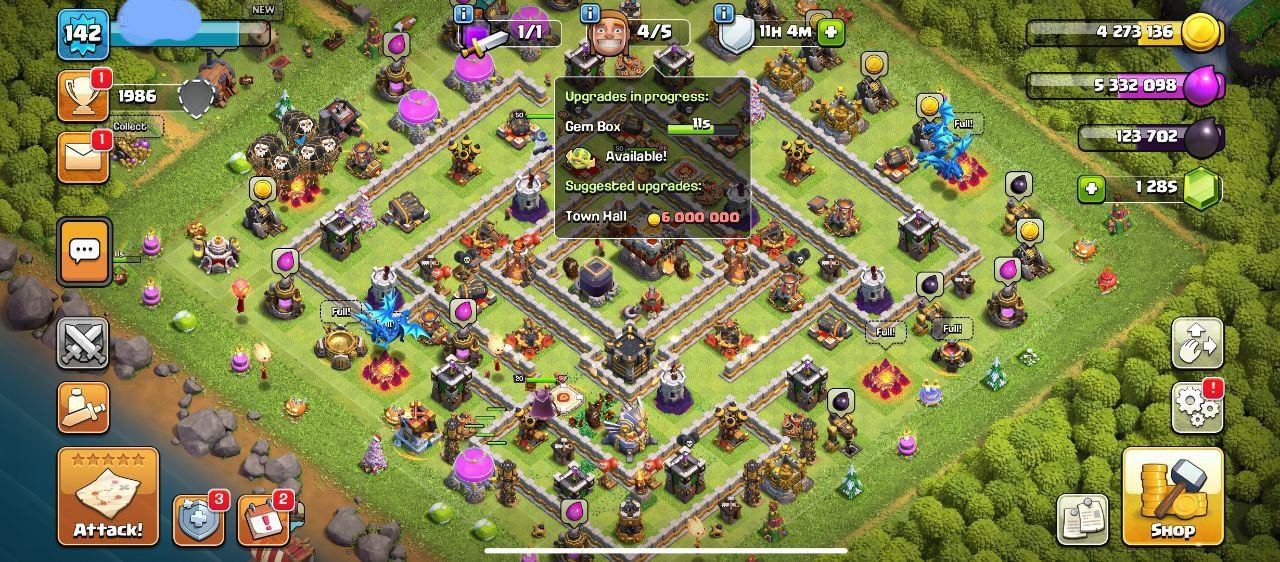Click the plus button beside the gems
This screenshot has width=1280, height=562.
(1091, 188)
